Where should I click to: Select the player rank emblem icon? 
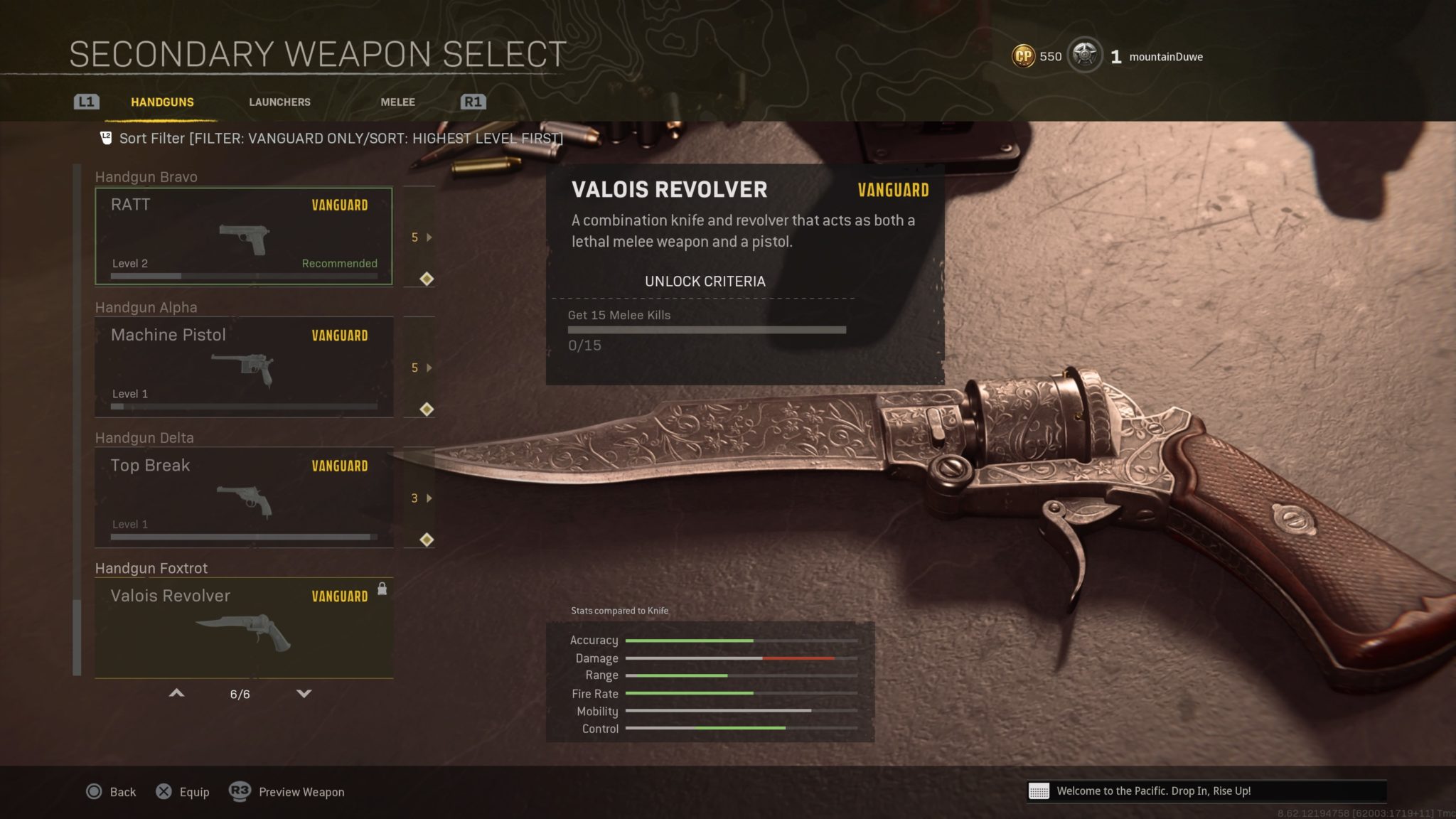coord(1083,55)
